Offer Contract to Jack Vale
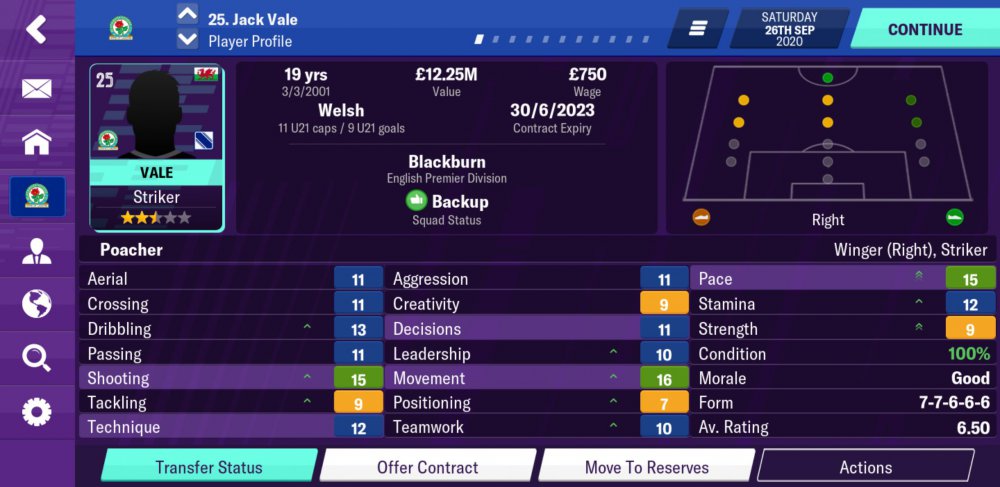 click(x=427, y=467)
